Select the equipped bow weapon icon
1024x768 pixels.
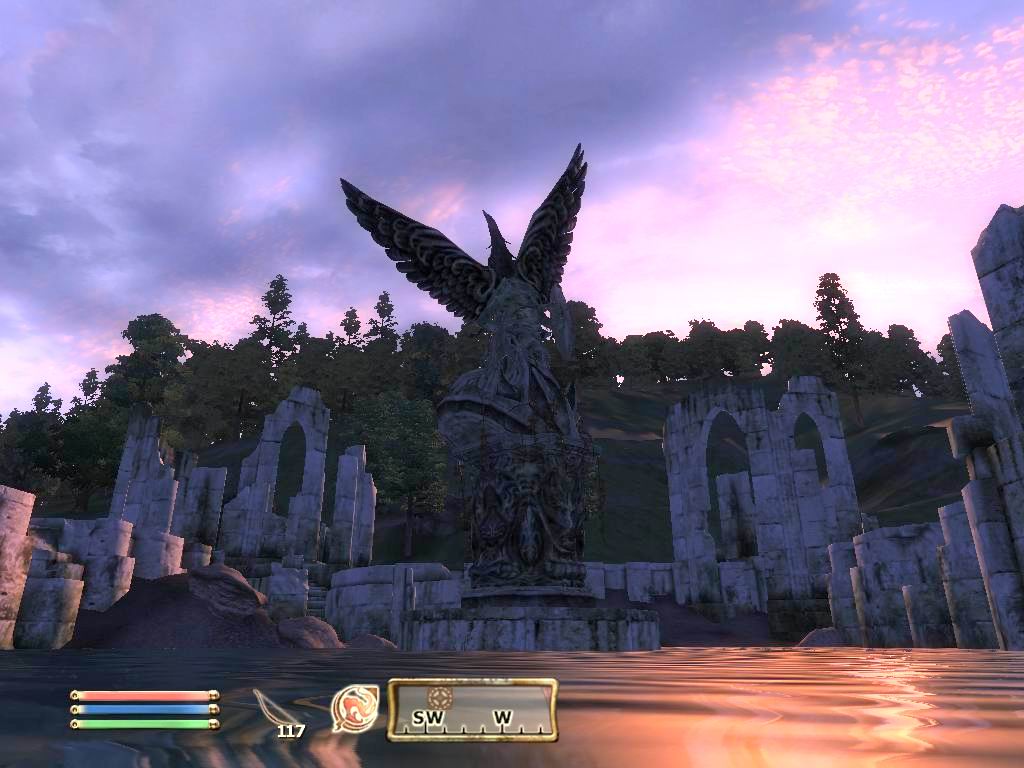(x=274, y=708)
